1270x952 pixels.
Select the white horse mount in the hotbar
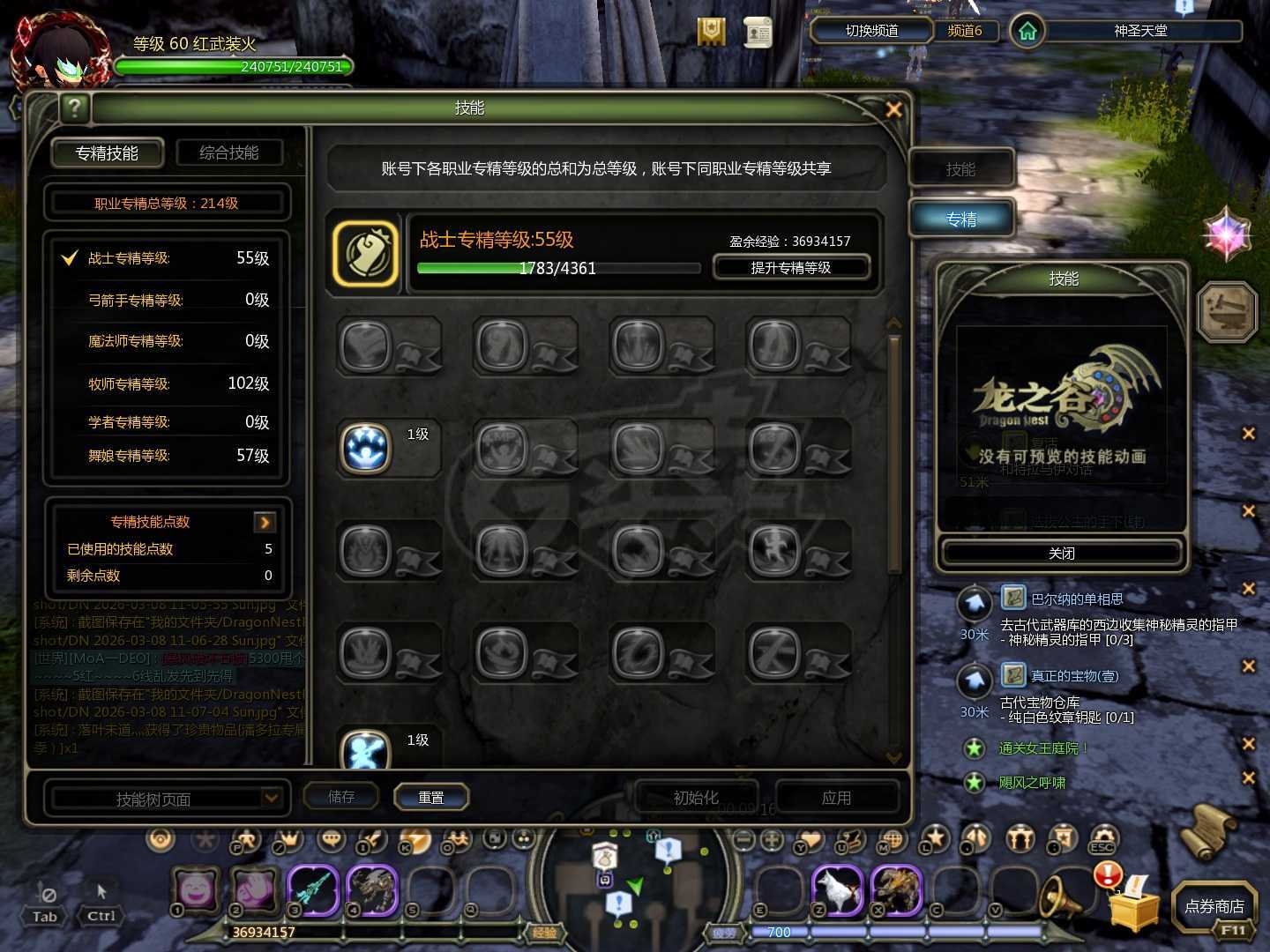tap(836, 891)
